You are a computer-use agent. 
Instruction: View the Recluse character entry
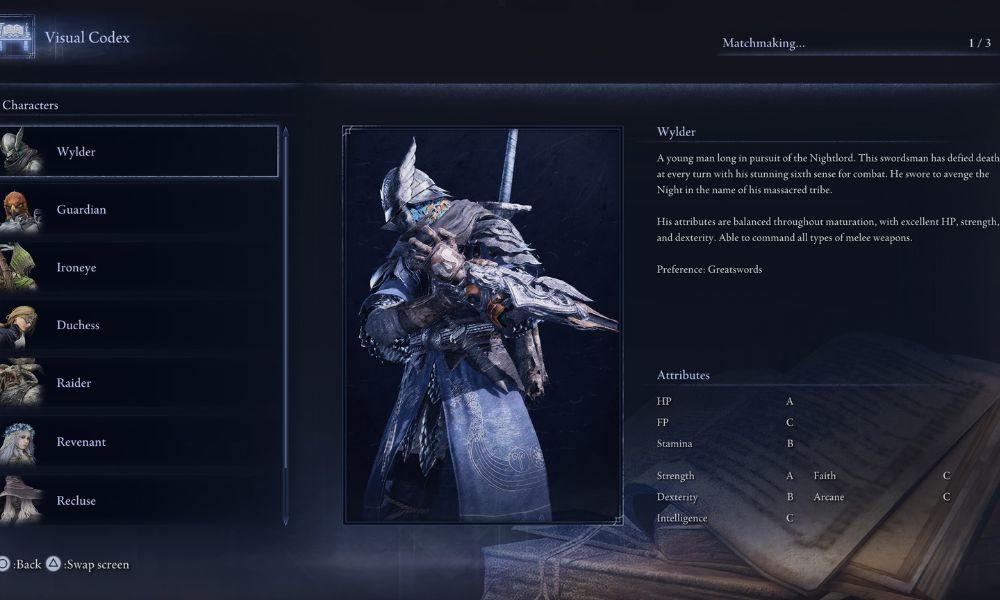pos(140,500)
